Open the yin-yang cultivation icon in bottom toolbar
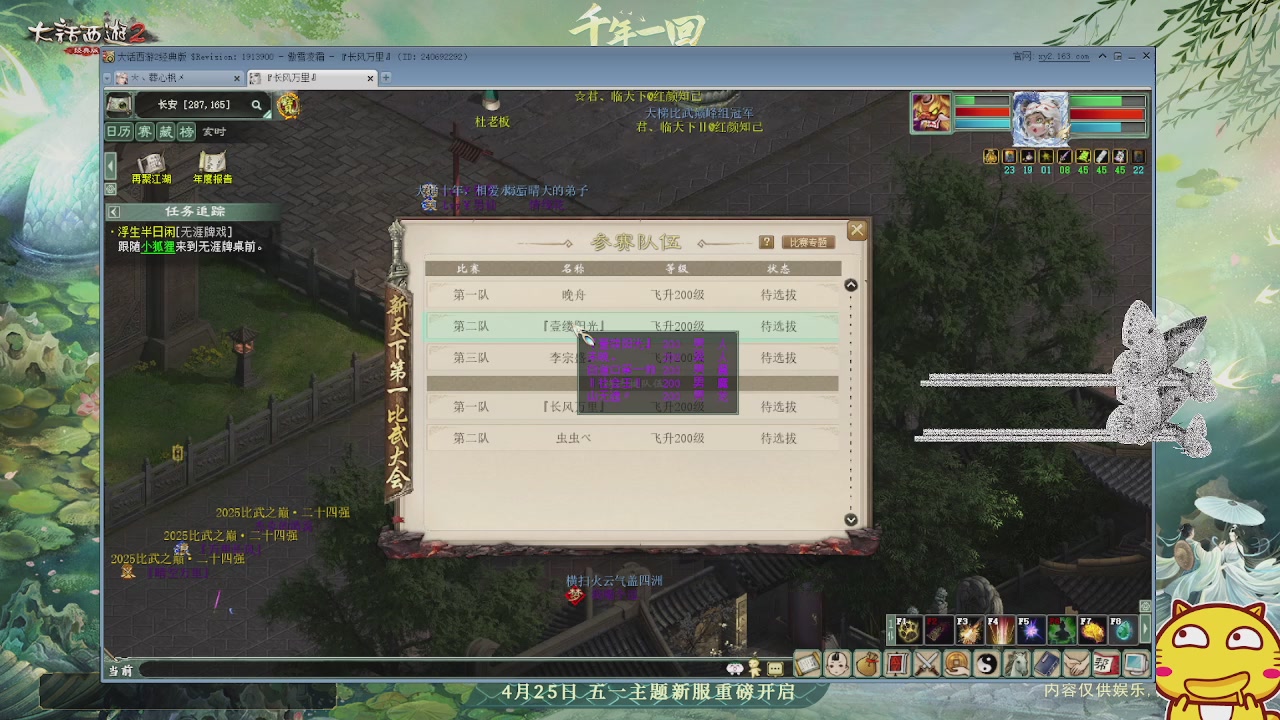Image resolution: width=1280 pixels, height=720 pixels. [989, 663]
